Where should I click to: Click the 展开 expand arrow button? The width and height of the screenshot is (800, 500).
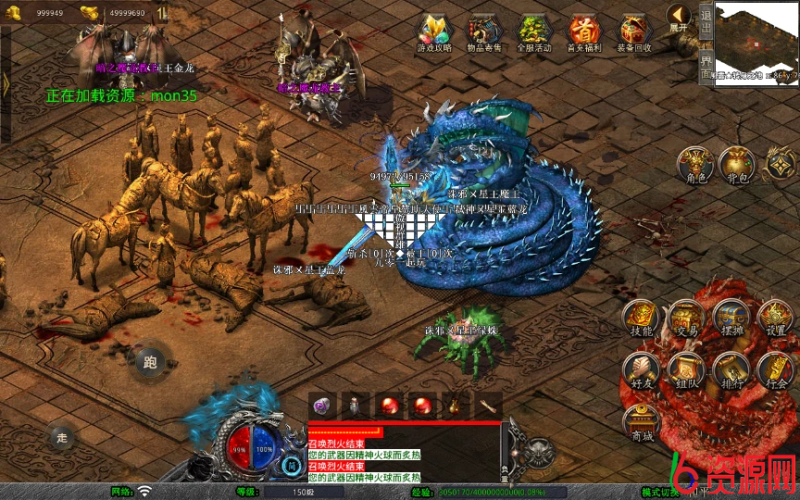pyautogui.click(x=679, y=19)
